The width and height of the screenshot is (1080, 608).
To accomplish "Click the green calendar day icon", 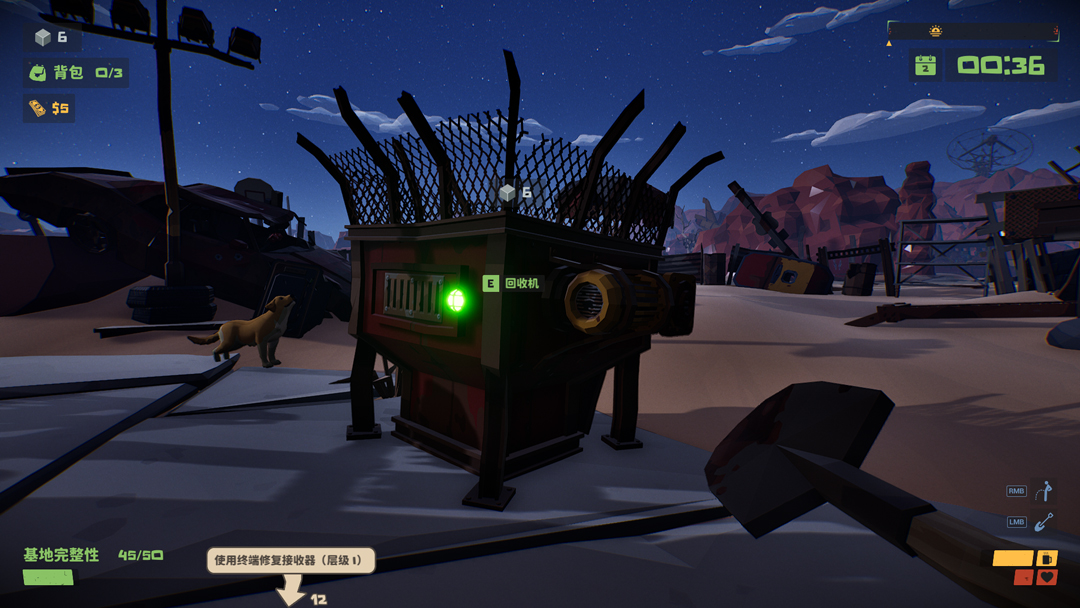I will pos(926,66).
